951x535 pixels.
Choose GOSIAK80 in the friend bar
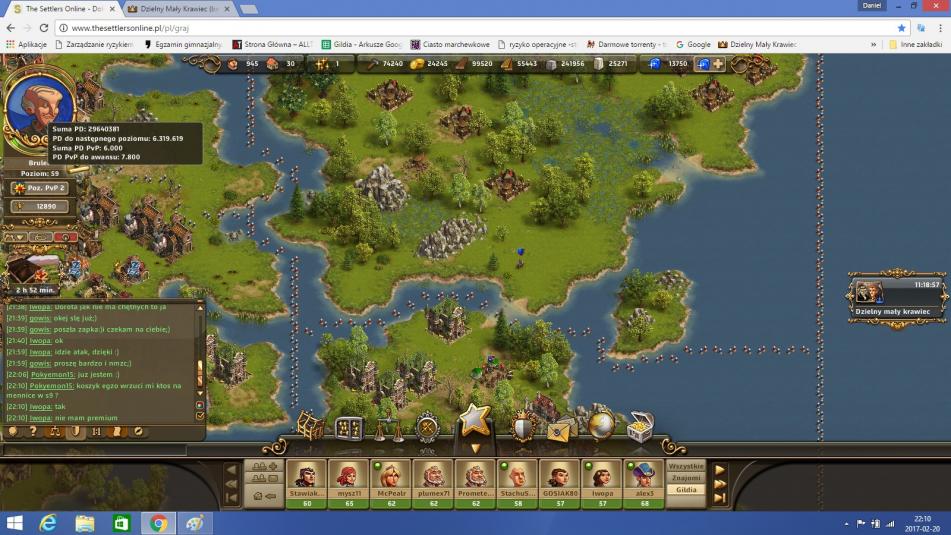pyautogui.click(x=559, y=478)
